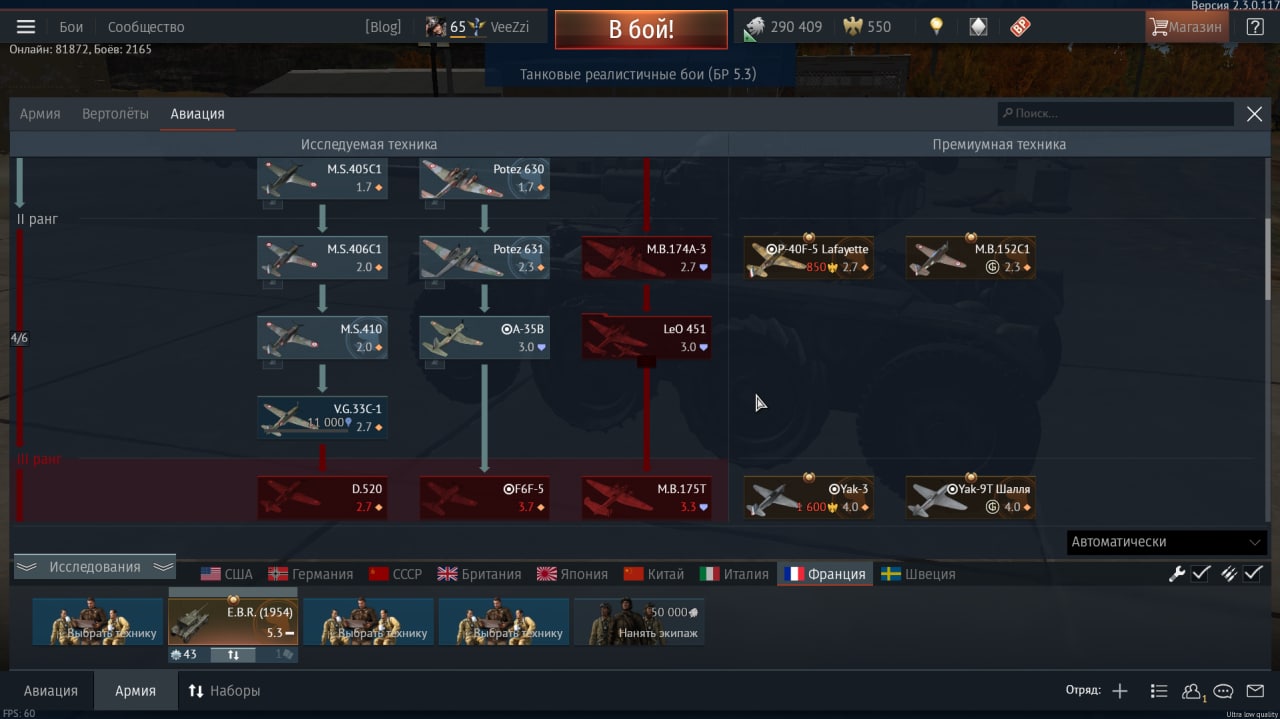This screenshot has width=1280, height=719.
Task: Select the M.S.406C1 aircraft
Action: point(322,258)
